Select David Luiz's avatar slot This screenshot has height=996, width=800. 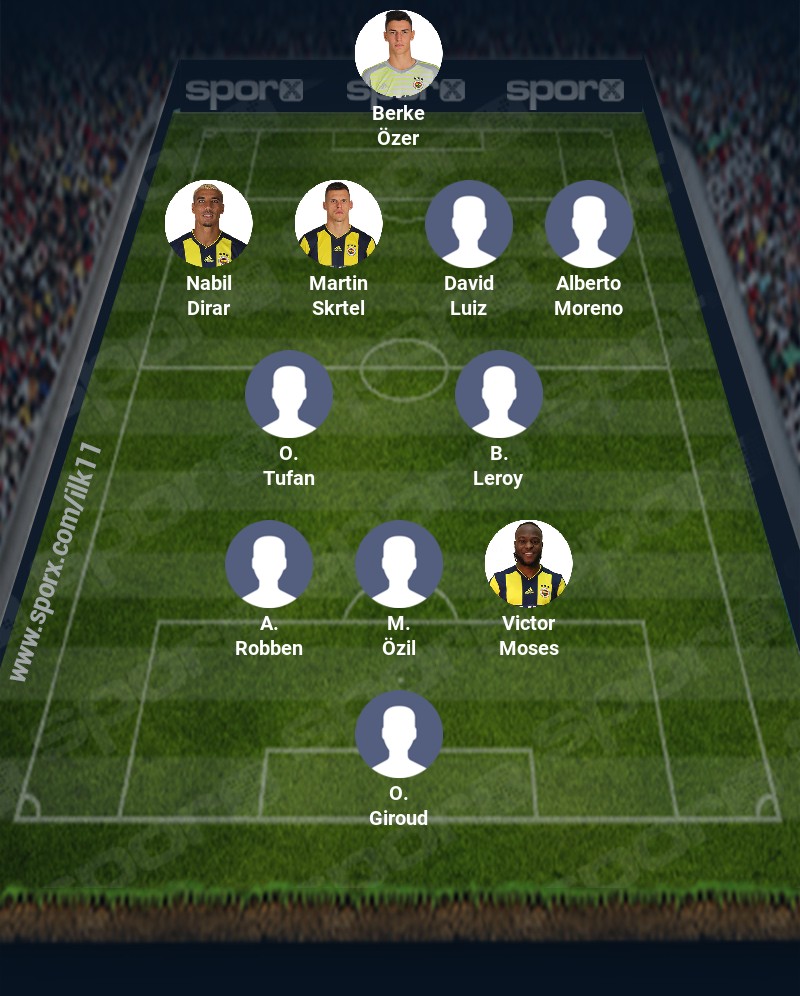[x=468, y=223]
